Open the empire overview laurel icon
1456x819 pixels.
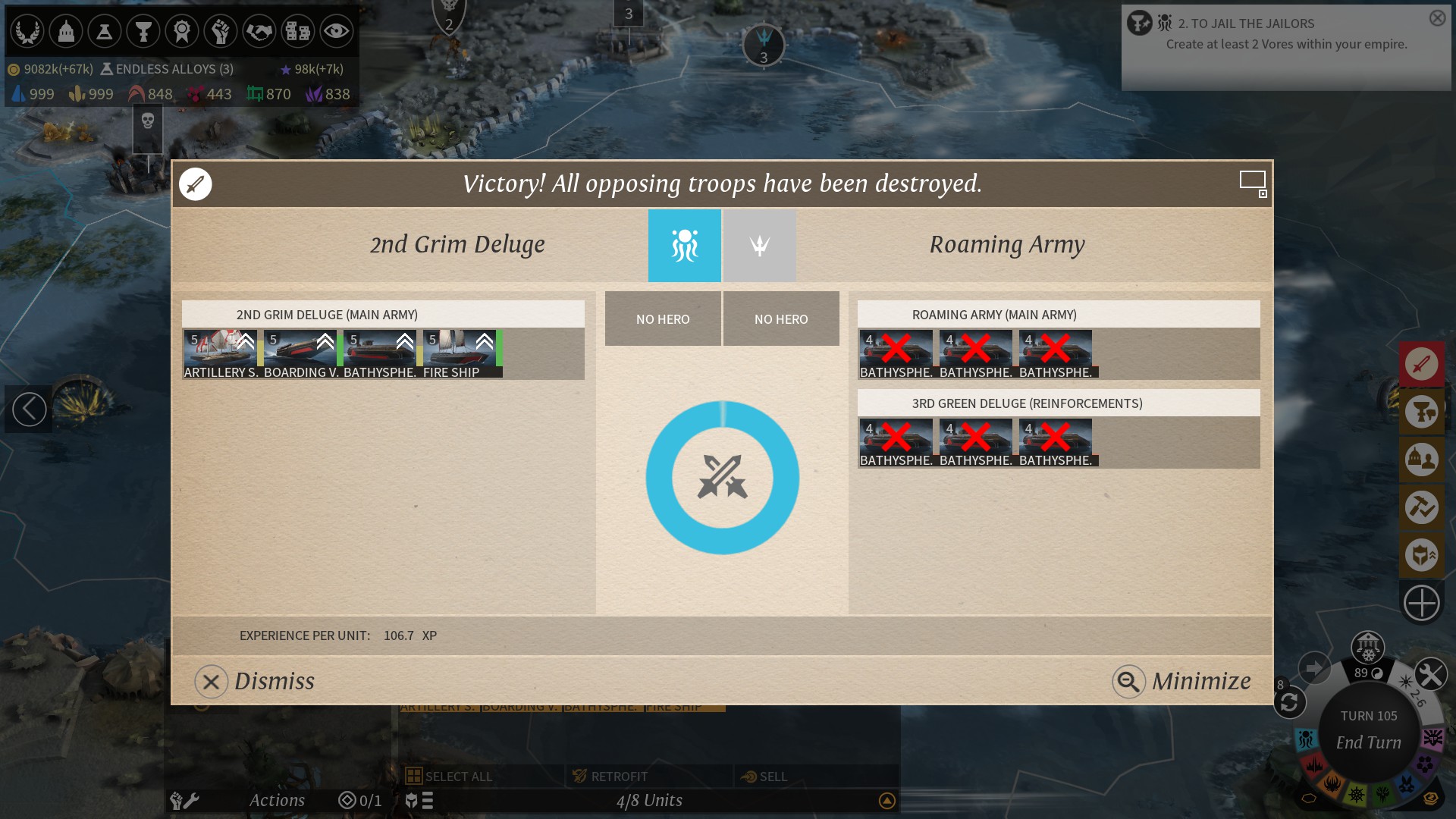(x=27, y=31)
